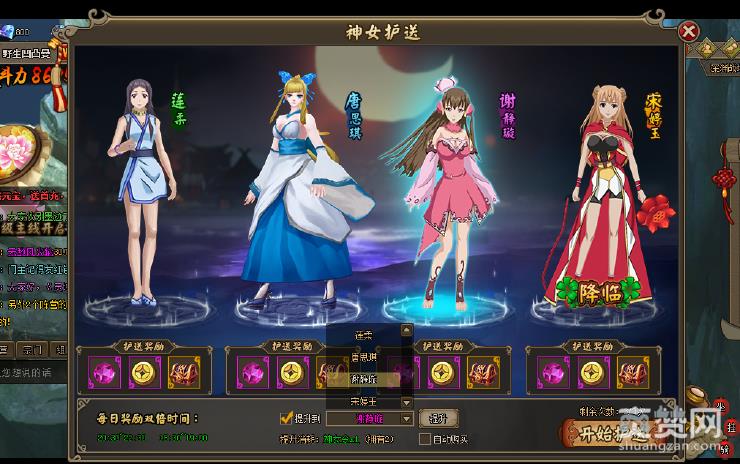Toggle the 提升到 checkbox
This screenshot has height=464, width=740.
point(286,418)
